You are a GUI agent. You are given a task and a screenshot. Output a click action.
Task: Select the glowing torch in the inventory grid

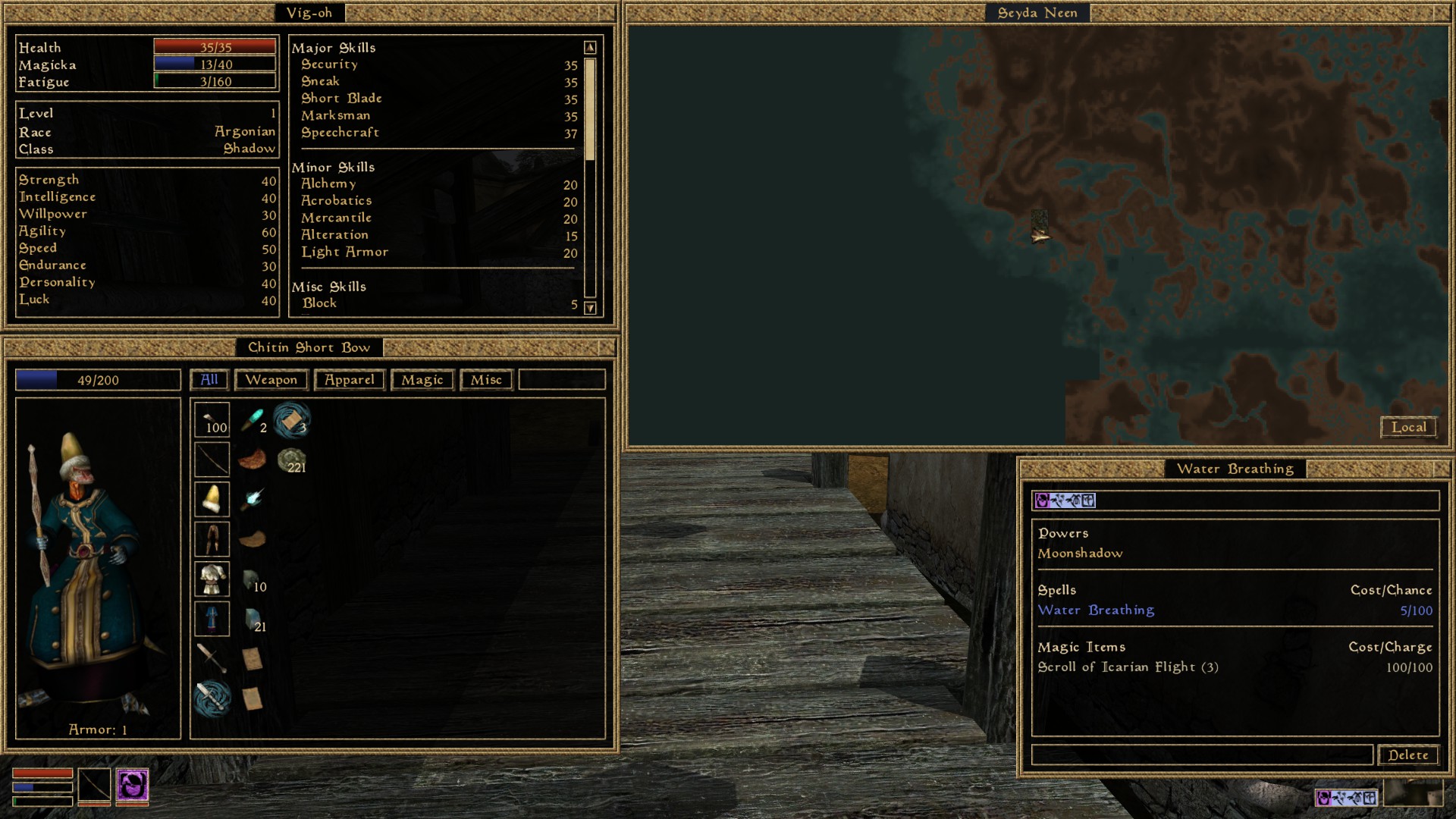pyautogui.click(x=254, y=497)
